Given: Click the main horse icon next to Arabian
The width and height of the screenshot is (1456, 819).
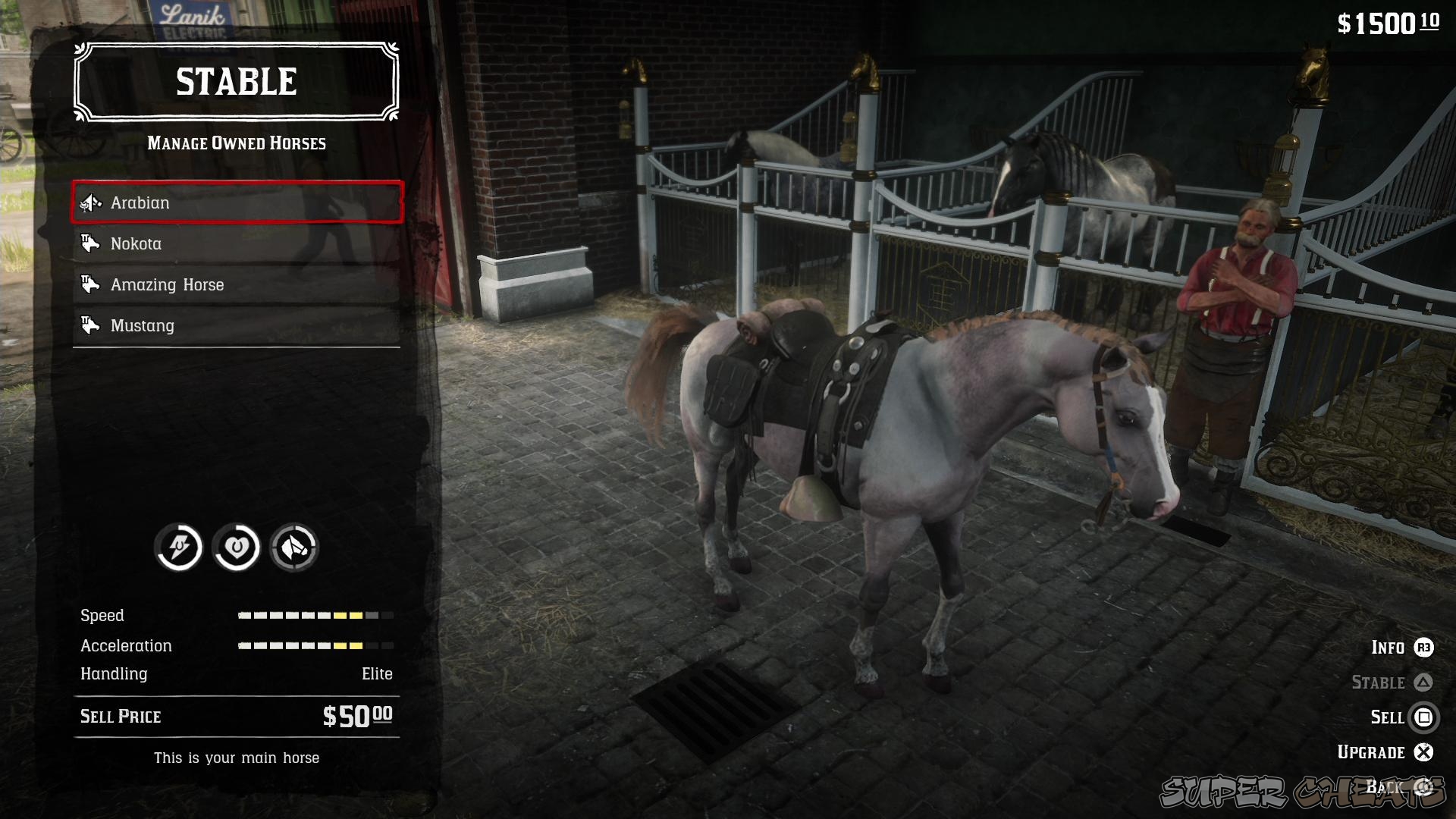Looking at the screenshot, I should [89, 202].
